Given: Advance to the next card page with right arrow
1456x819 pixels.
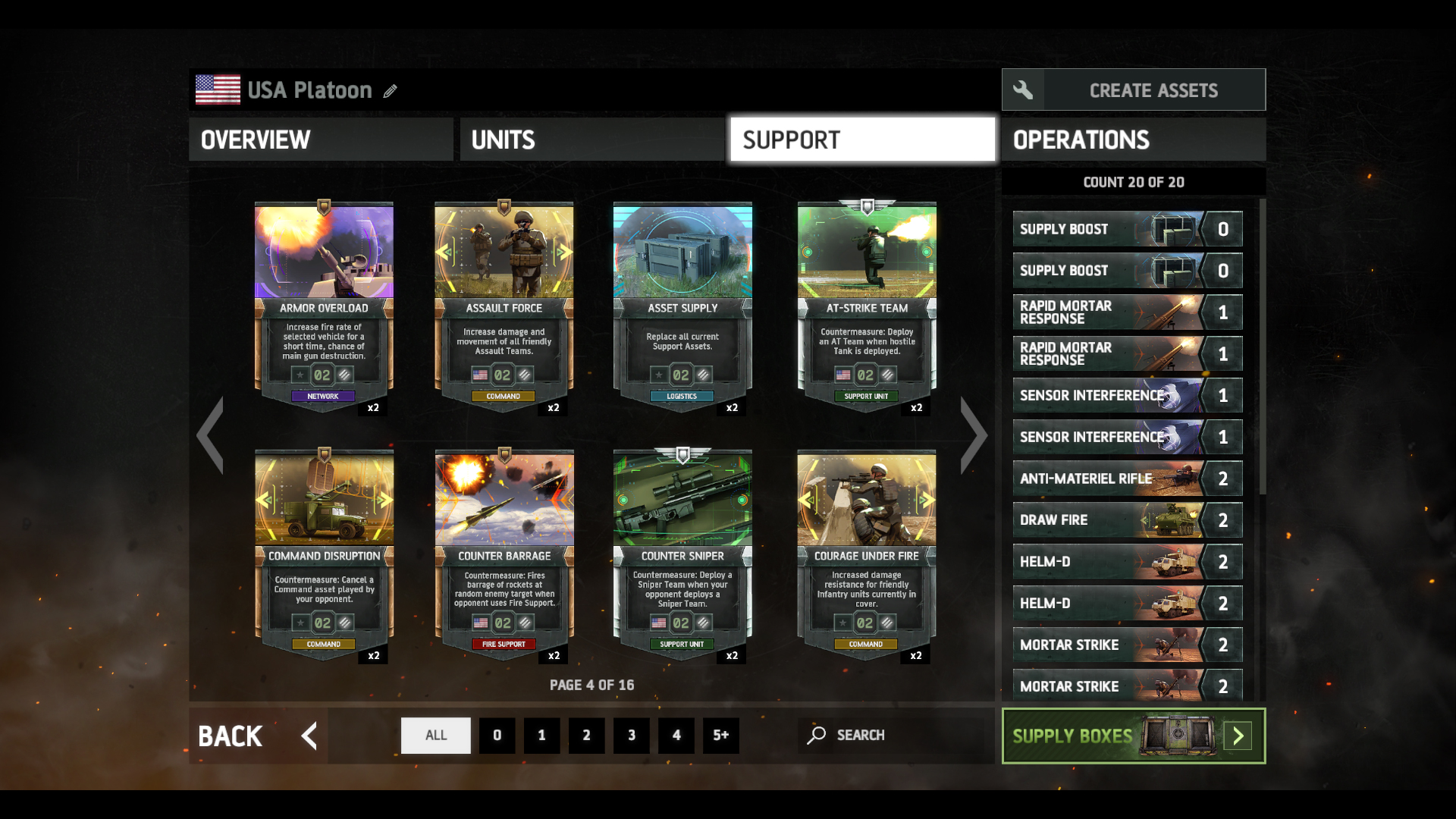Looking at the screenshot, I should point(974,435).
